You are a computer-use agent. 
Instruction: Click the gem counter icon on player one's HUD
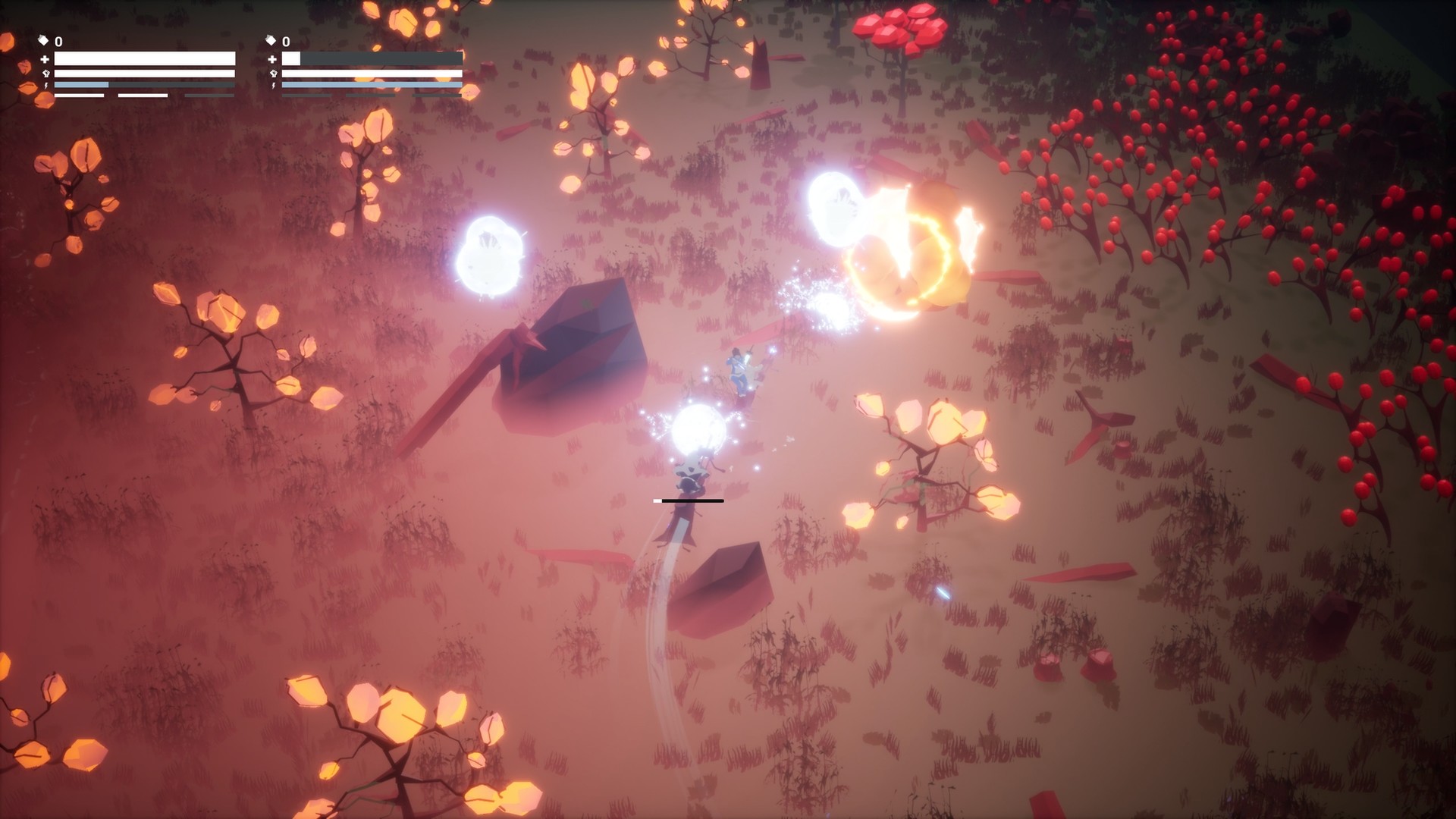(44, 39)
